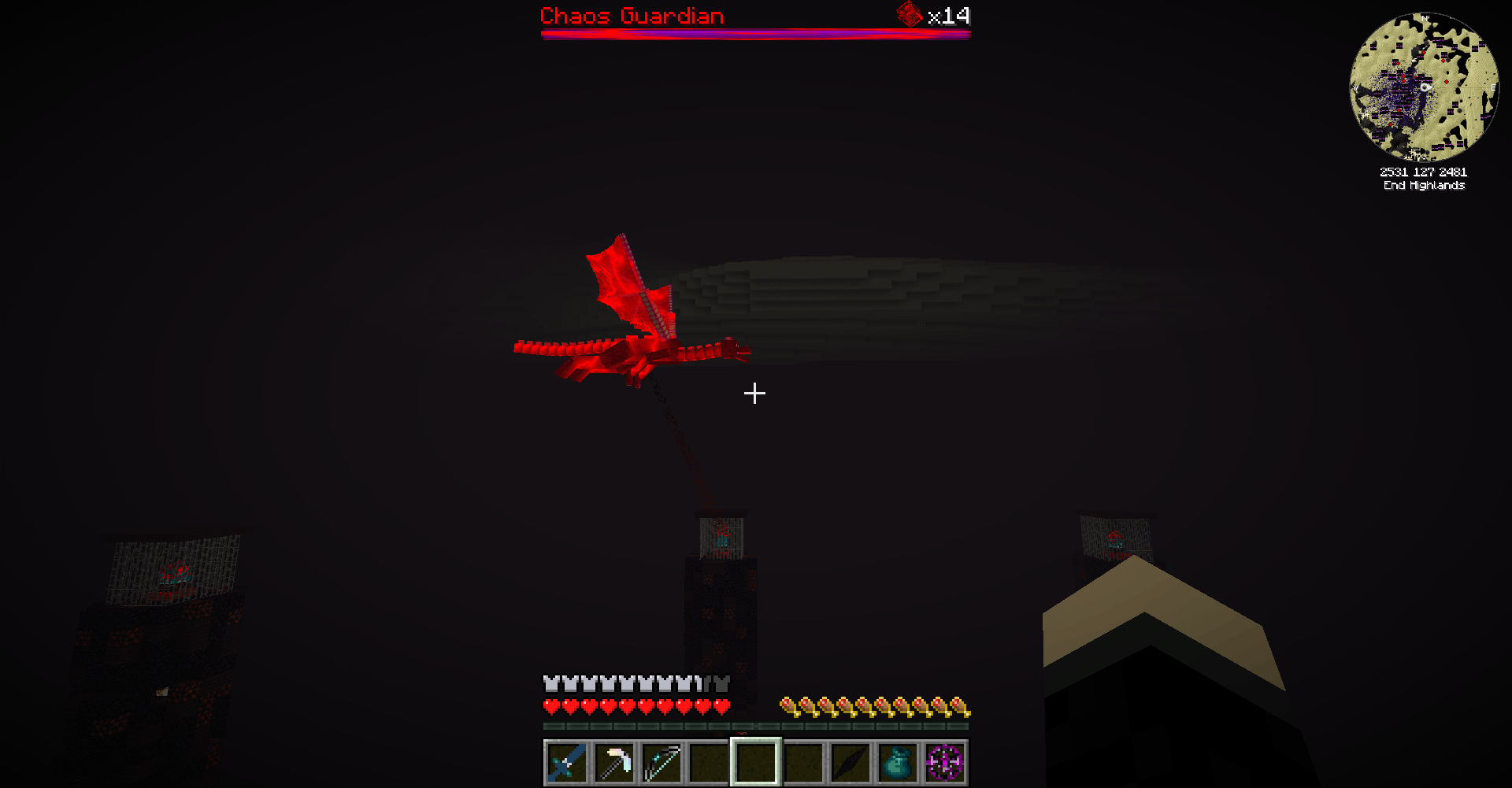Select the purple chaos shard in the hotbar
The width and height of the screenshot is (1512, 788).
[x=943, y=761]
